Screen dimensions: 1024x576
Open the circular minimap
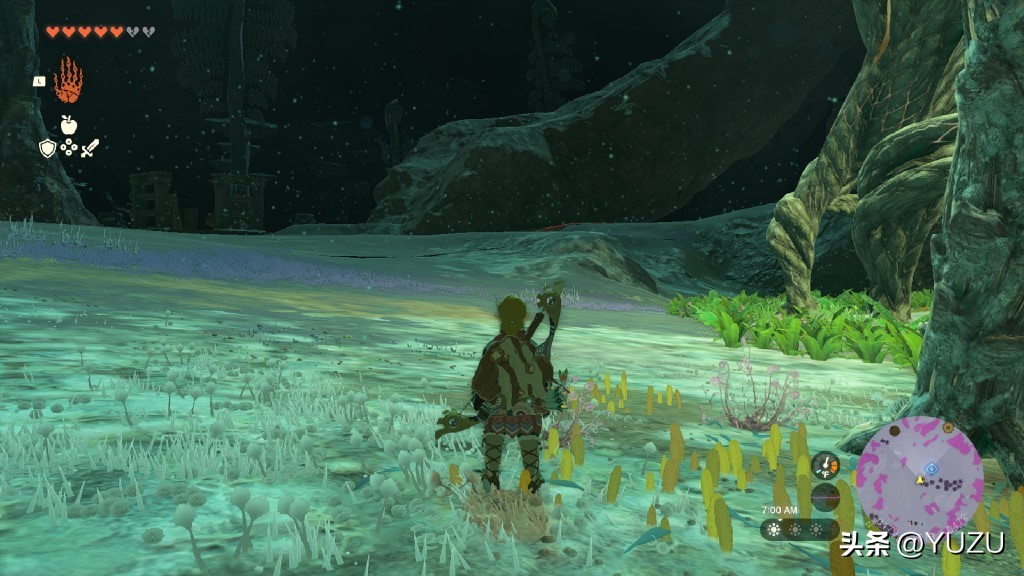pyautogui.click(x=918, y=477)
